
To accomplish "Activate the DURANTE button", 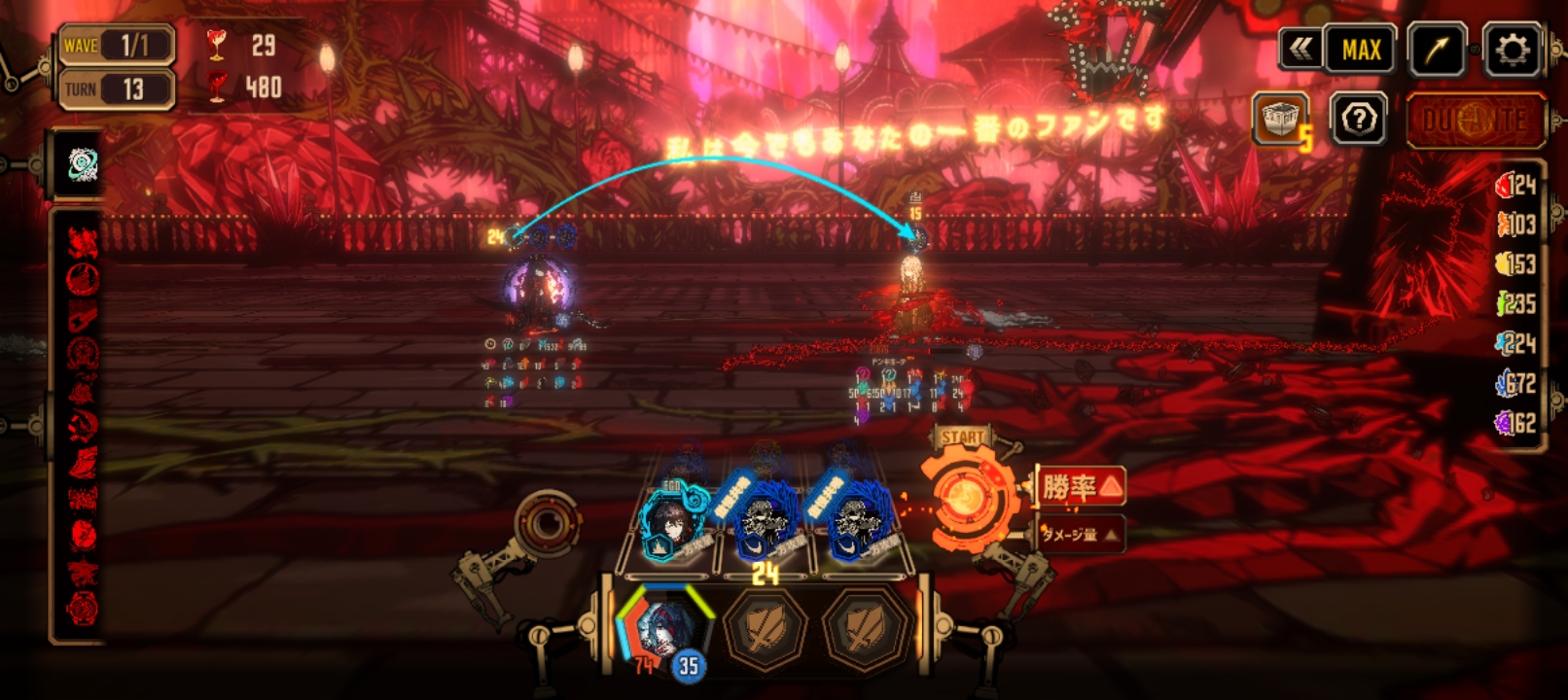I will (1475, 121).
